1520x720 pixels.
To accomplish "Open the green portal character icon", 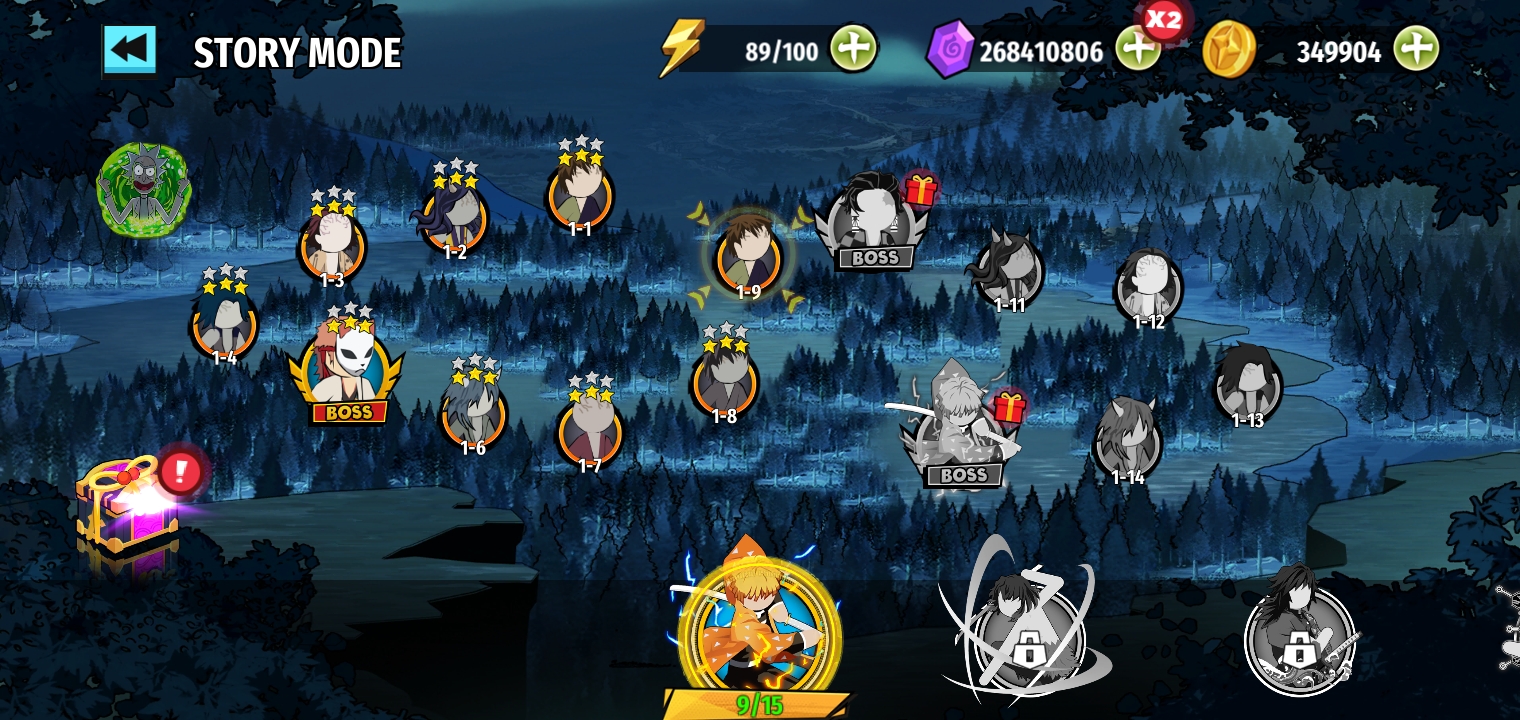I will pyautogui.click(x=143, y=189).
